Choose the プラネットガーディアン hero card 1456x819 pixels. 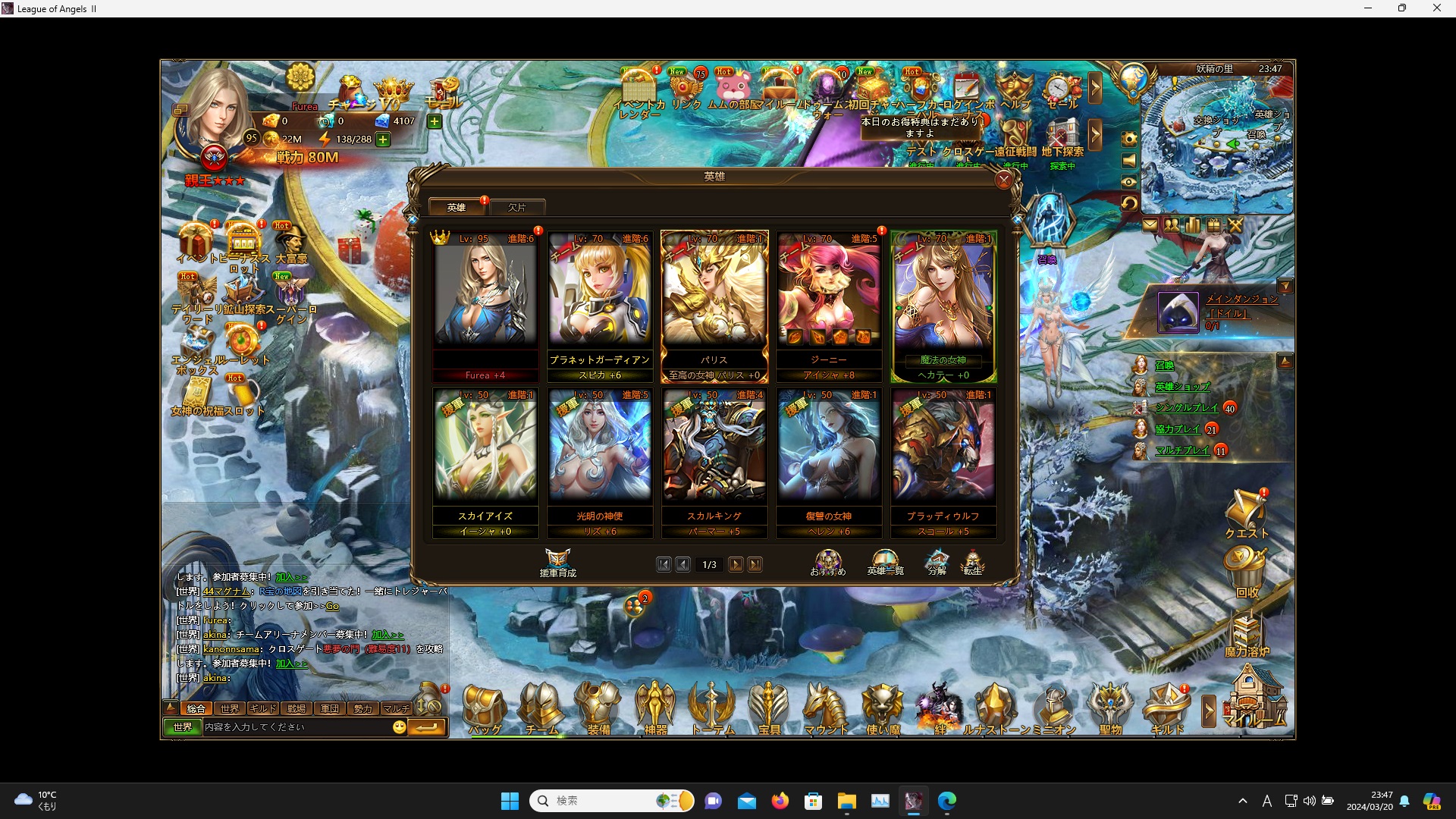point(600,303)
